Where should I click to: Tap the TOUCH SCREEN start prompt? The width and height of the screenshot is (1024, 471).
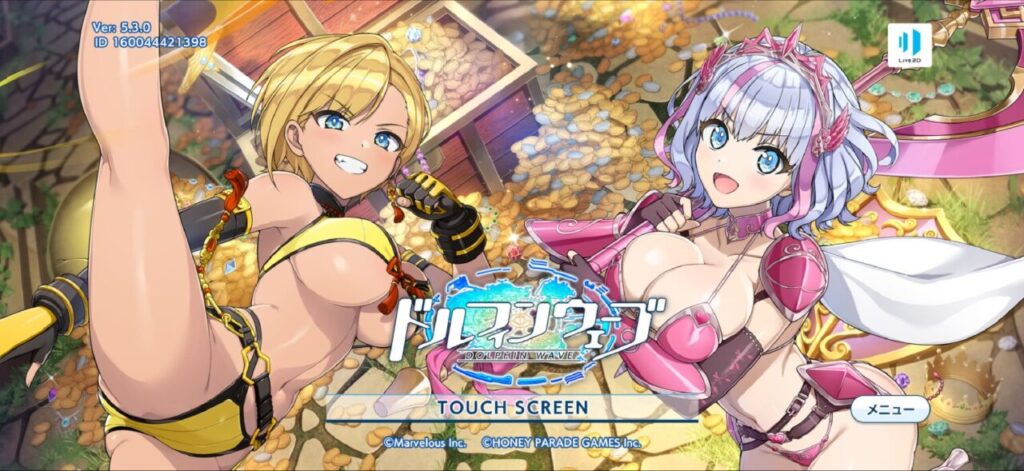512,408
